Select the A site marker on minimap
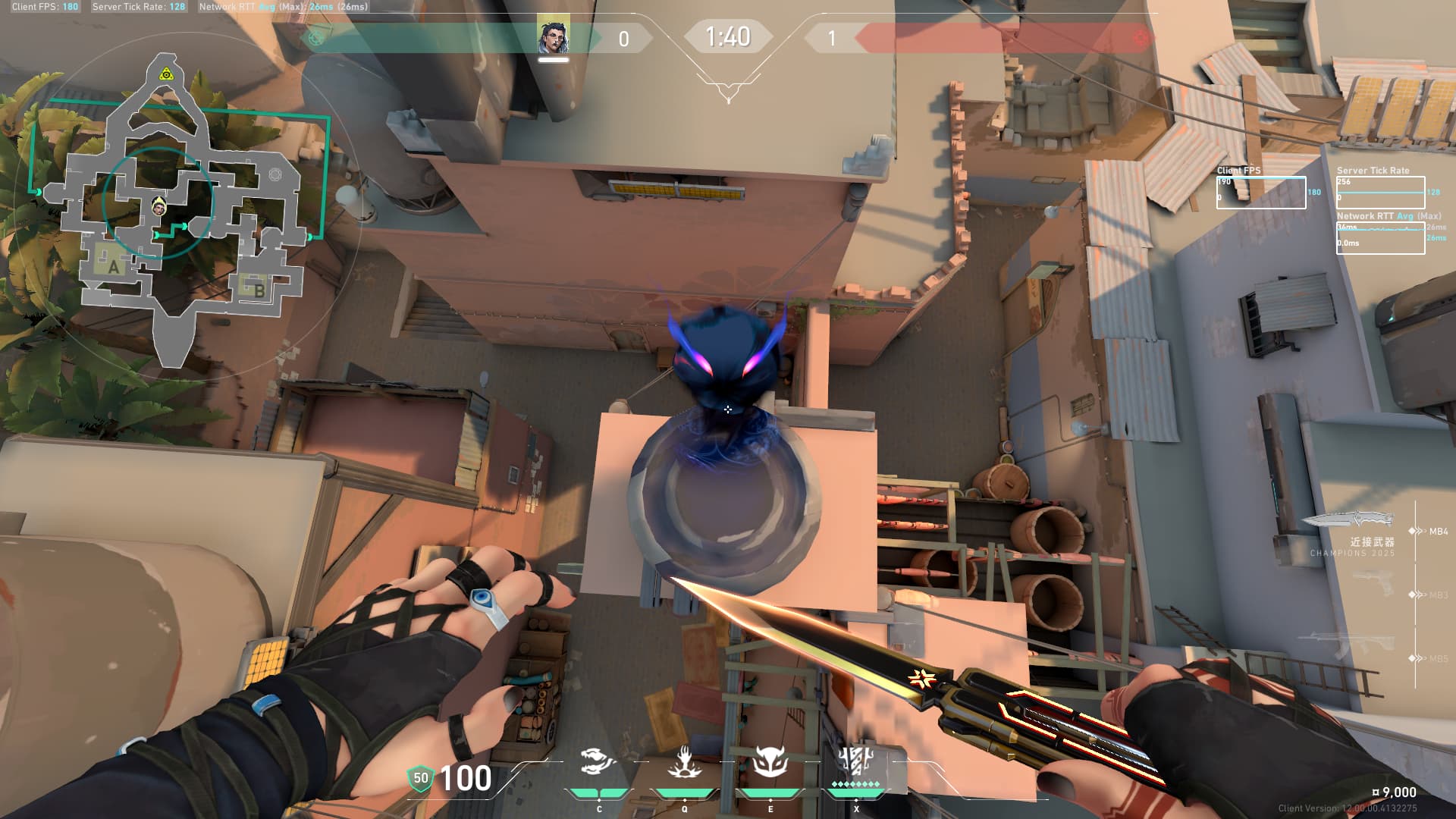Image resolution: width=1456 pixels, height=819 pixels. pos(113,266)
